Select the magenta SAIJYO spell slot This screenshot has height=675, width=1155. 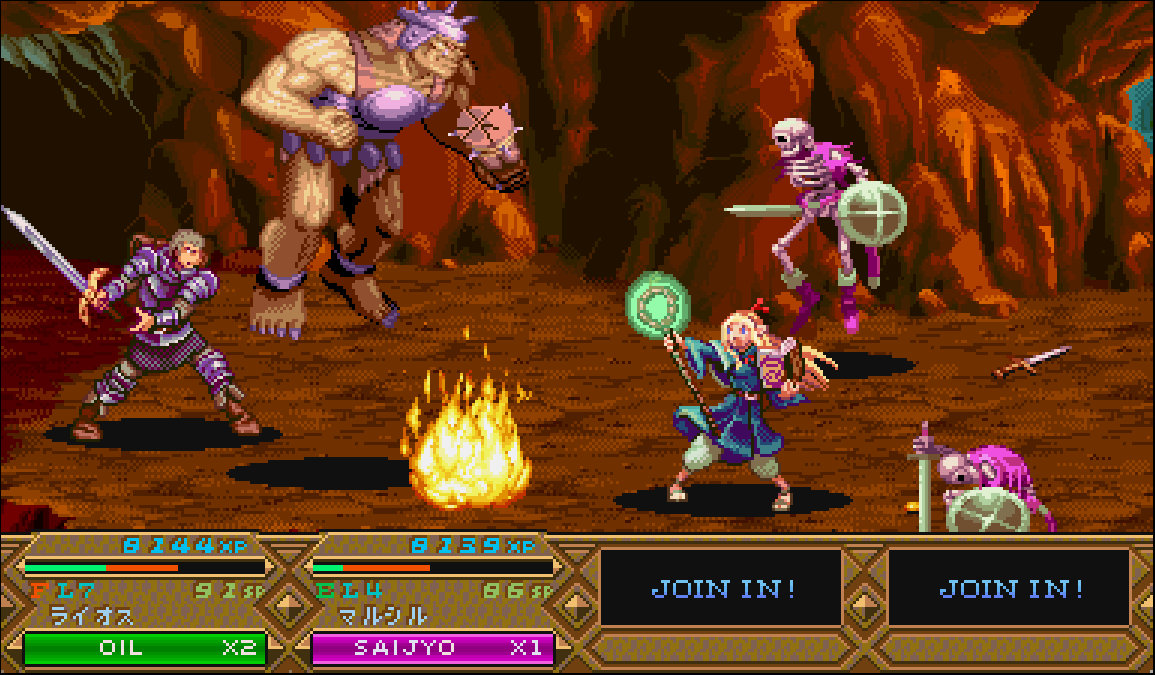click(432, 647)
